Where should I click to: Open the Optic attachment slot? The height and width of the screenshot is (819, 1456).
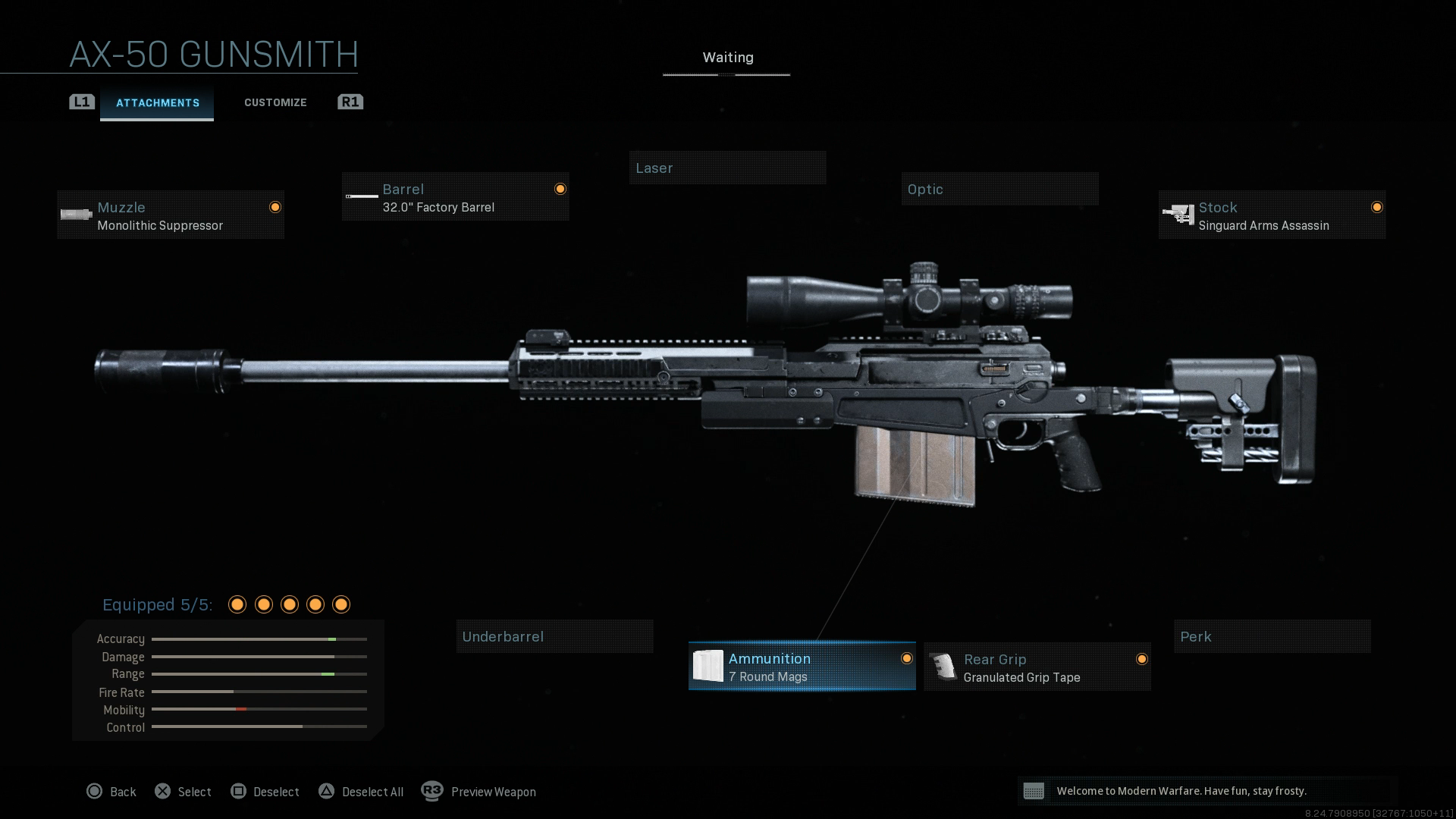[x=999, y=189]
